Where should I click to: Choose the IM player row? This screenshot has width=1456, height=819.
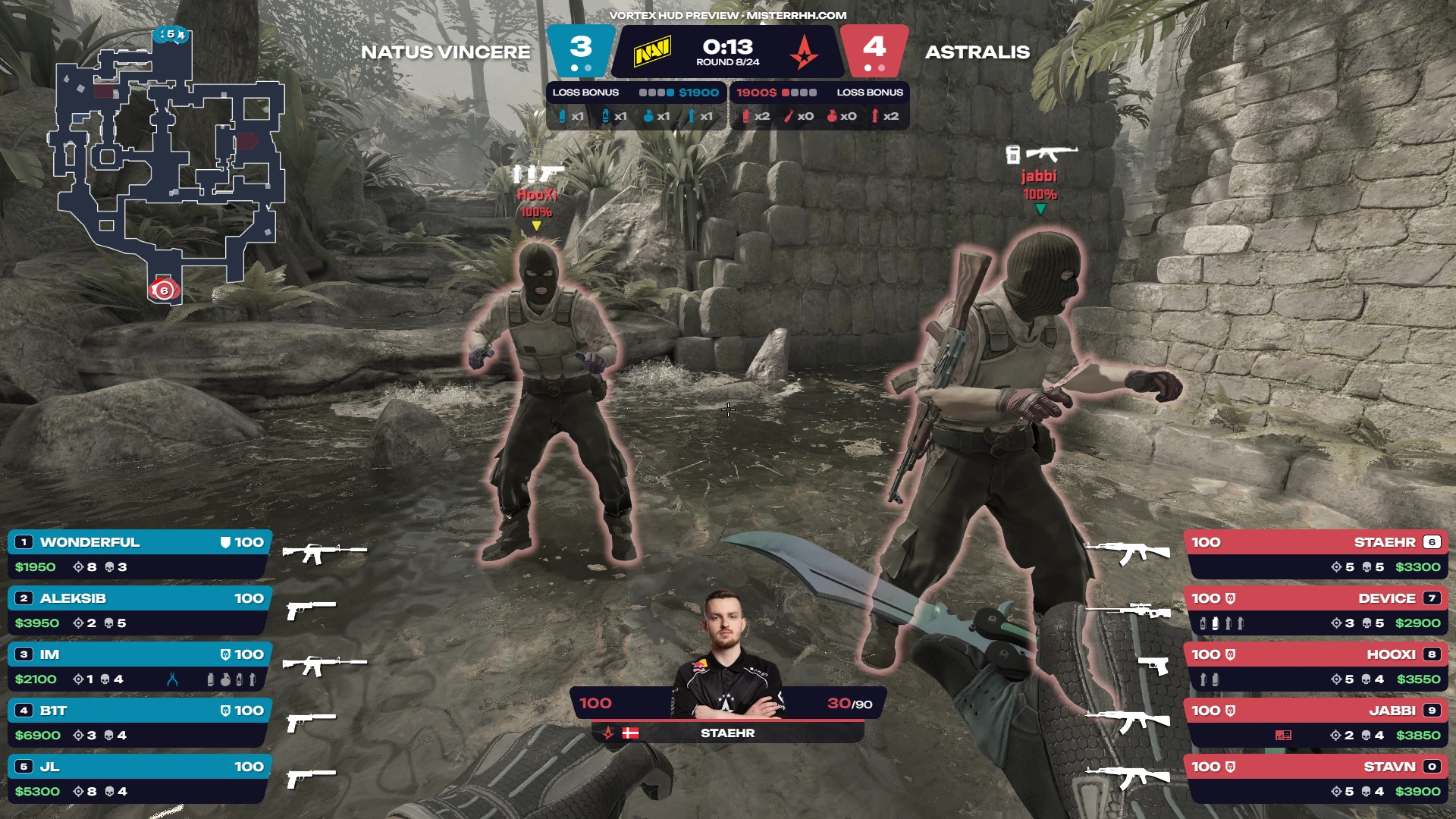click(140, 667)
